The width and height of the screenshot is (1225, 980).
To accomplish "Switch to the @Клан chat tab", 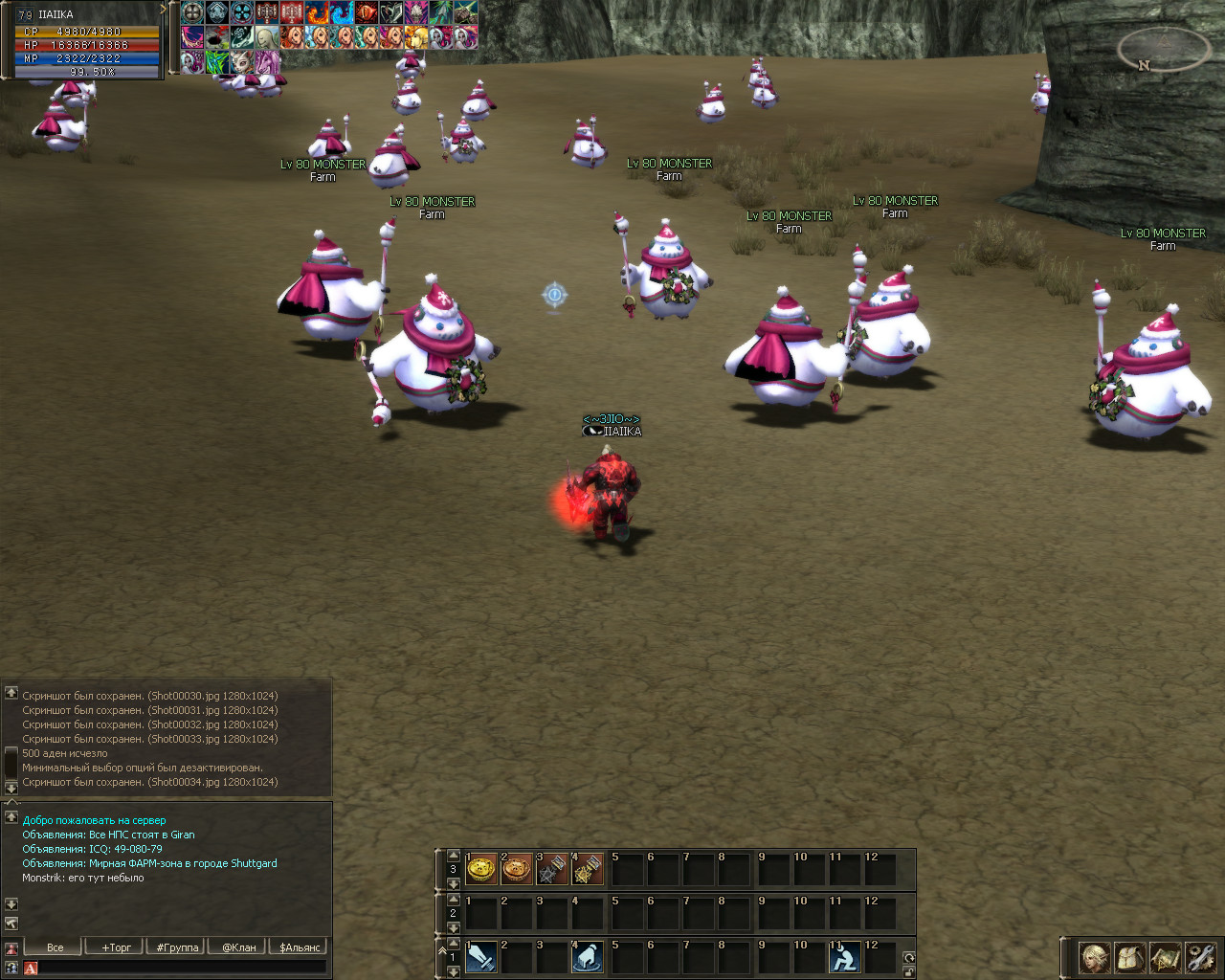I will (x=238, y=947).
